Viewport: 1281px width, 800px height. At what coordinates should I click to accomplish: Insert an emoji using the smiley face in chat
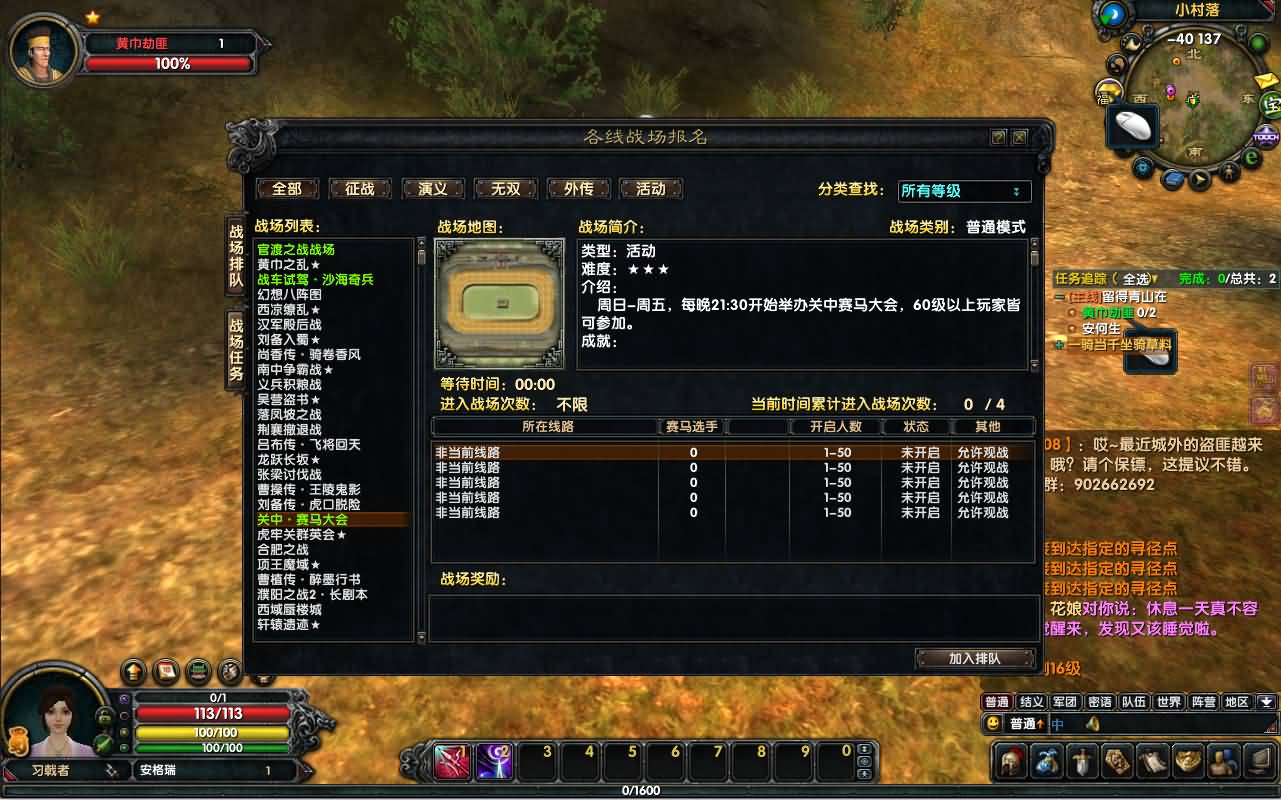995,722
